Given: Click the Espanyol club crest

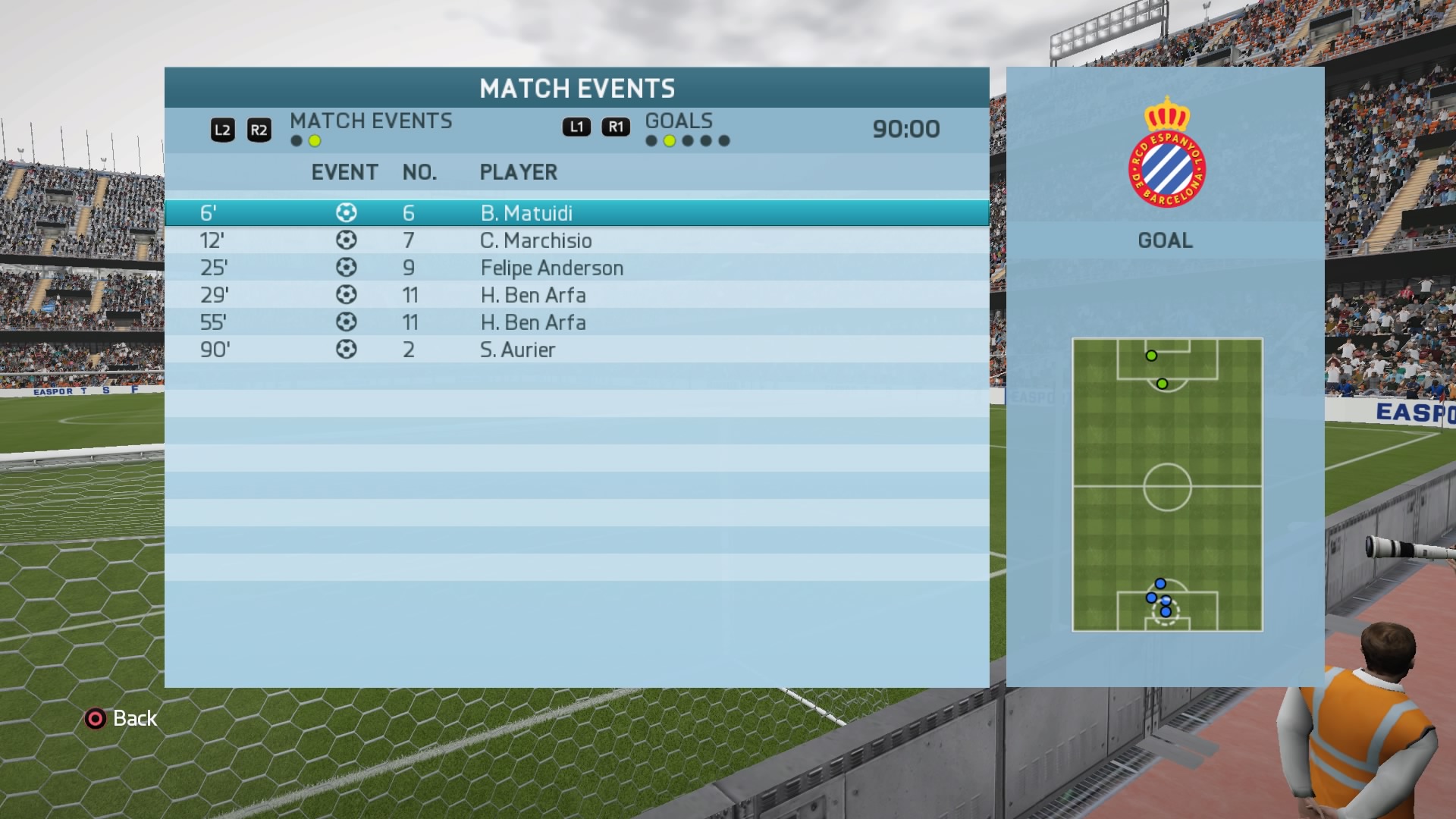Looking at the screenshot, I should (1166, 154).
